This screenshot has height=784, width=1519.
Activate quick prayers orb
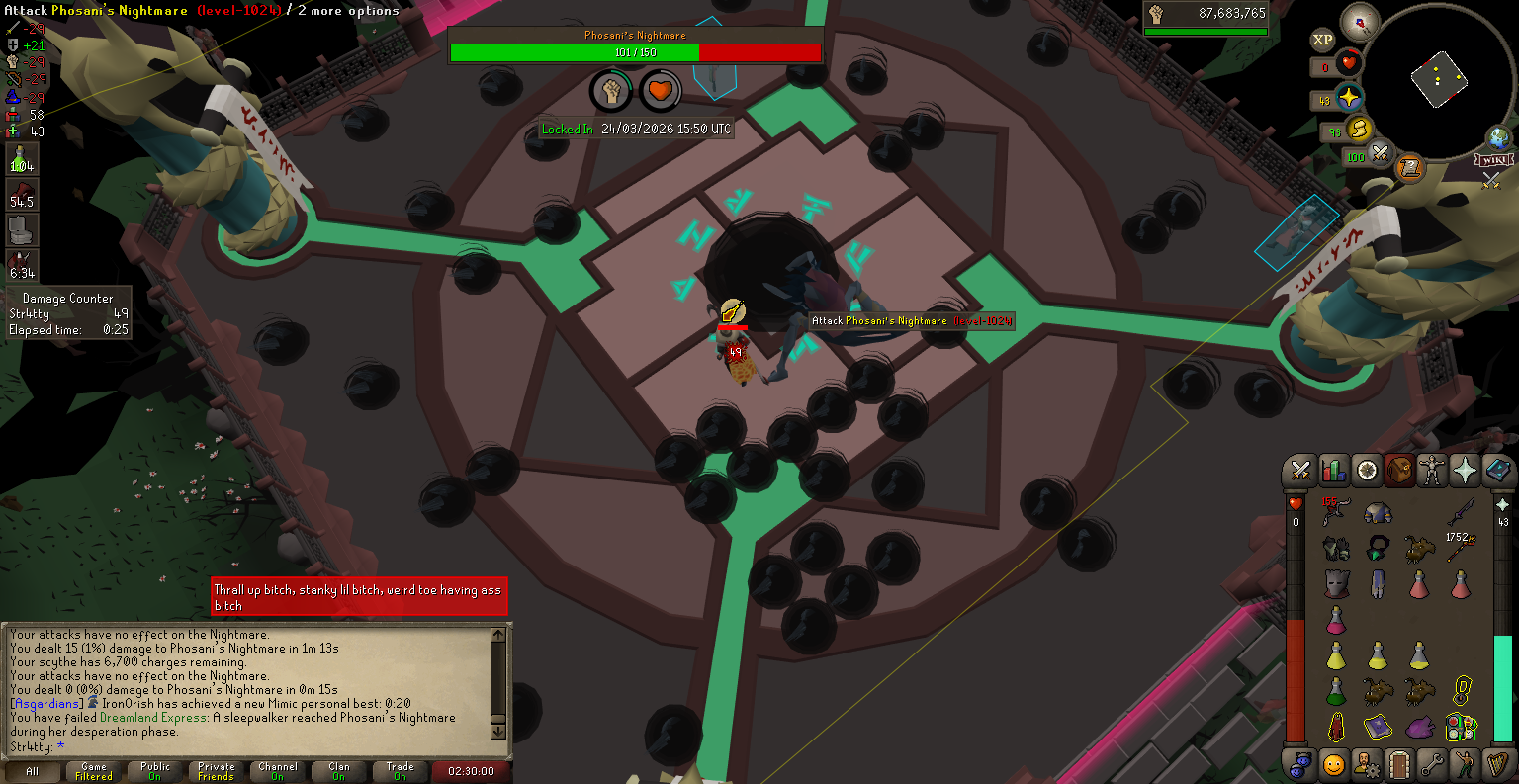tap(1348, 98)
